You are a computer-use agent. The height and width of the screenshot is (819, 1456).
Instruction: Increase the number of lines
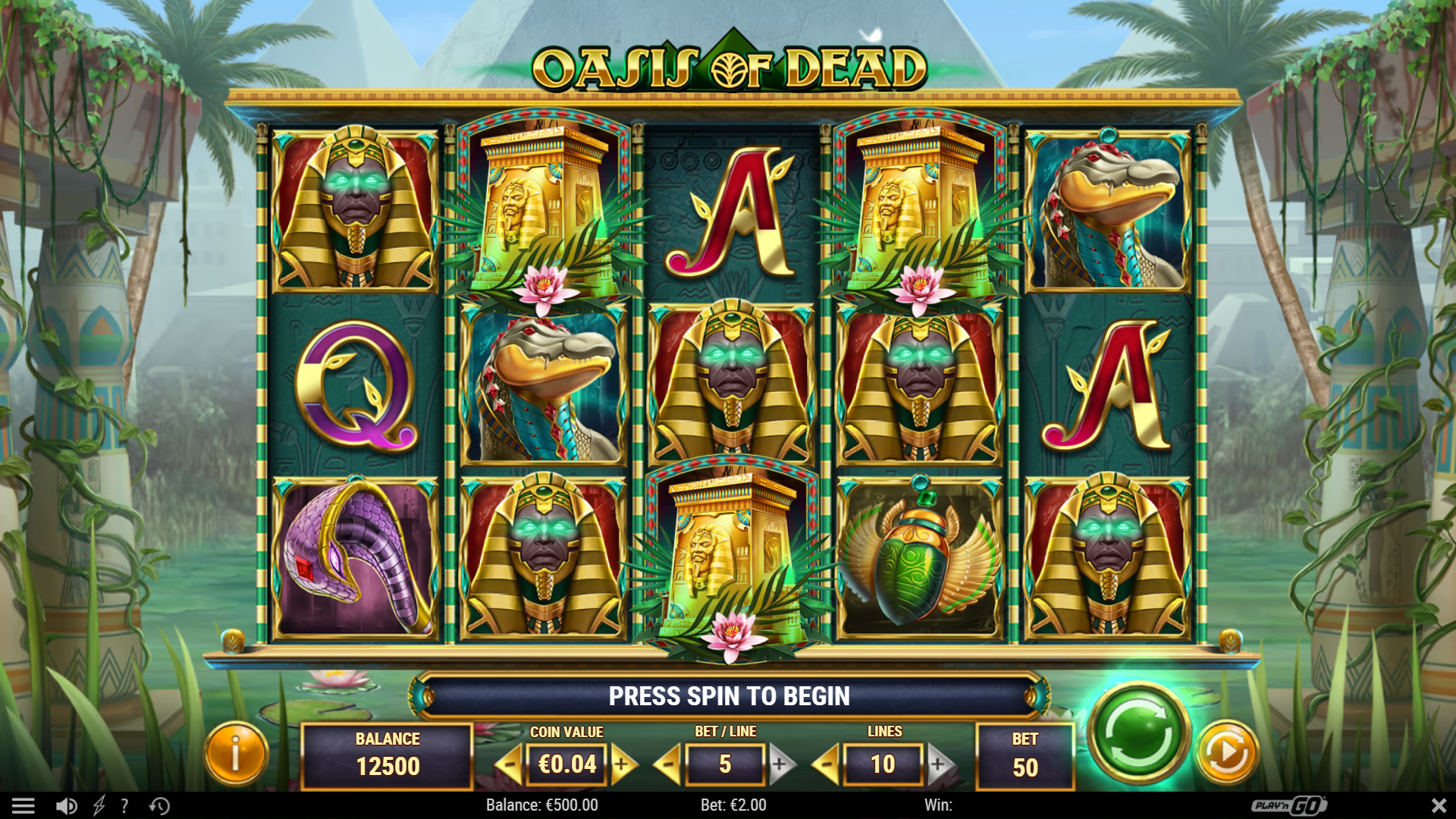tap(939, 764)
